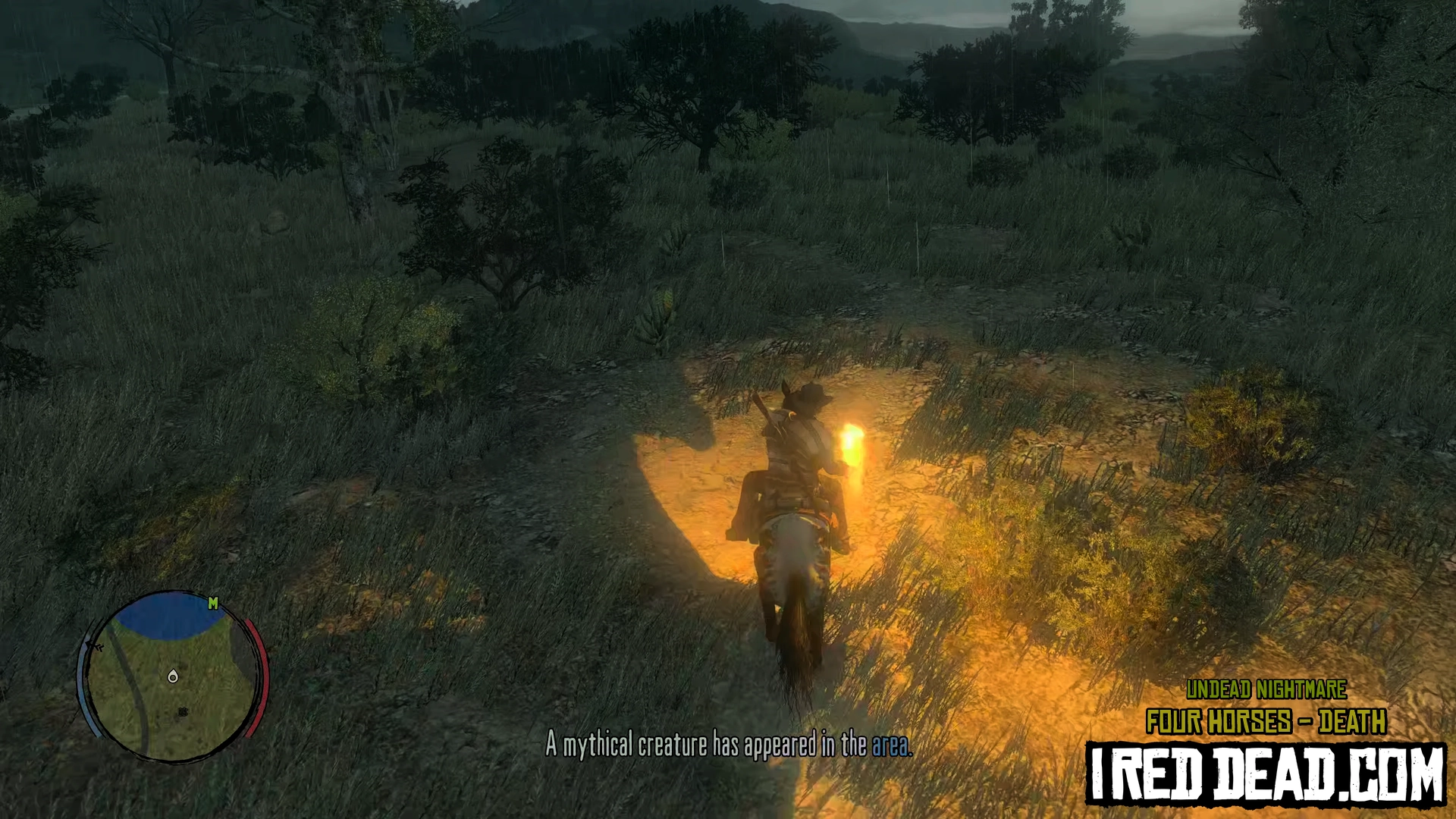Select the green M marker on minimap

(x=213, y=603)
